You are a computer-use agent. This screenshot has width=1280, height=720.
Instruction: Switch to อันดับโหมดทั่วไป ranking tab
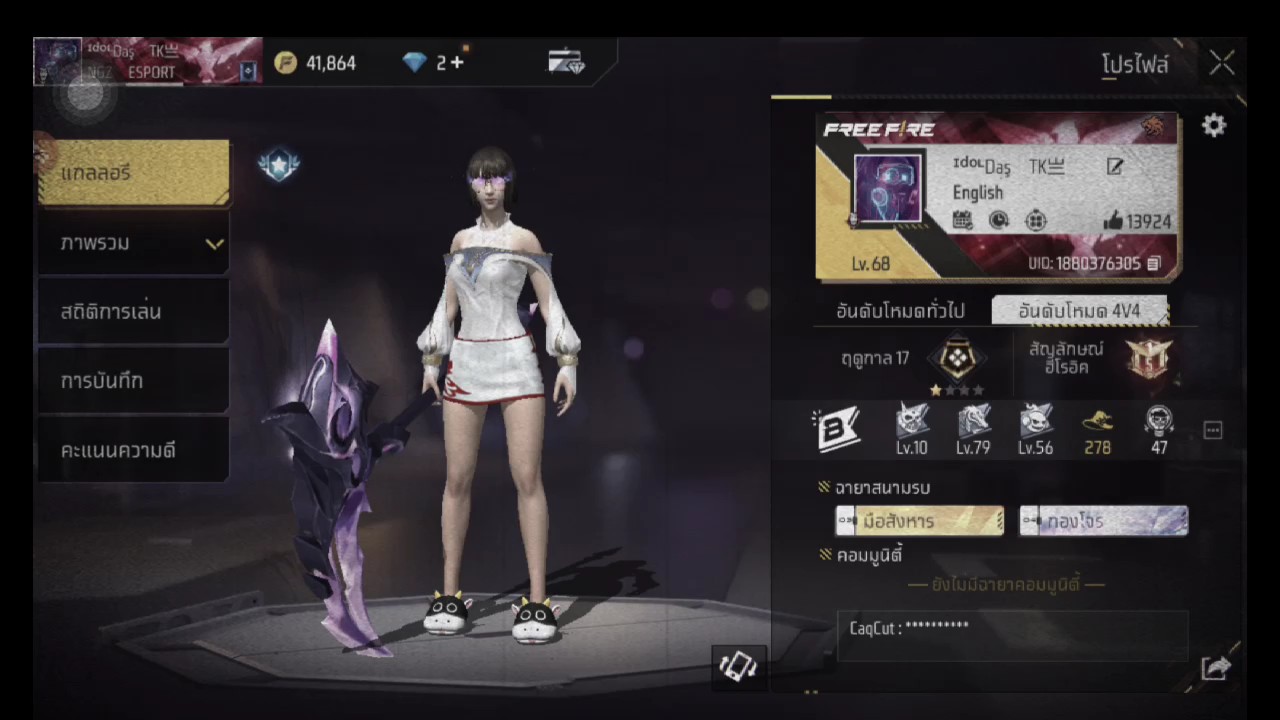coord(900,311)
